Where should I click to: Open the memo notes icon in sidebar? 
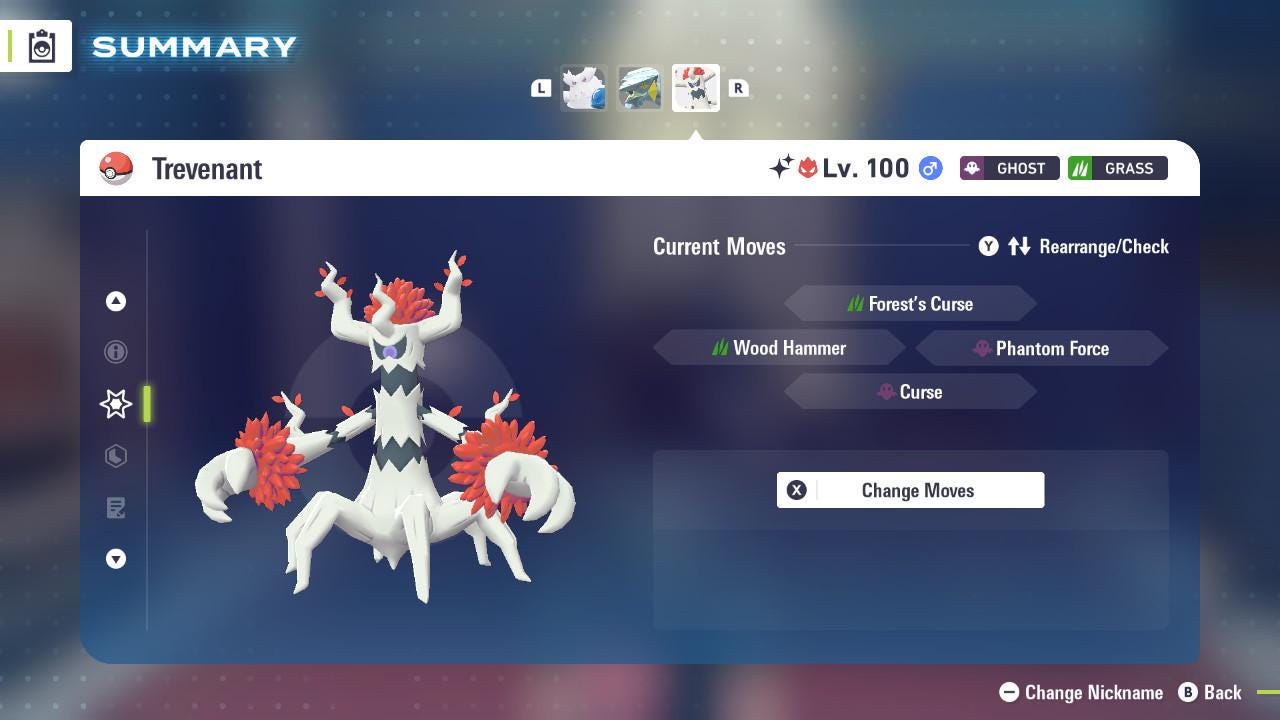116,508
